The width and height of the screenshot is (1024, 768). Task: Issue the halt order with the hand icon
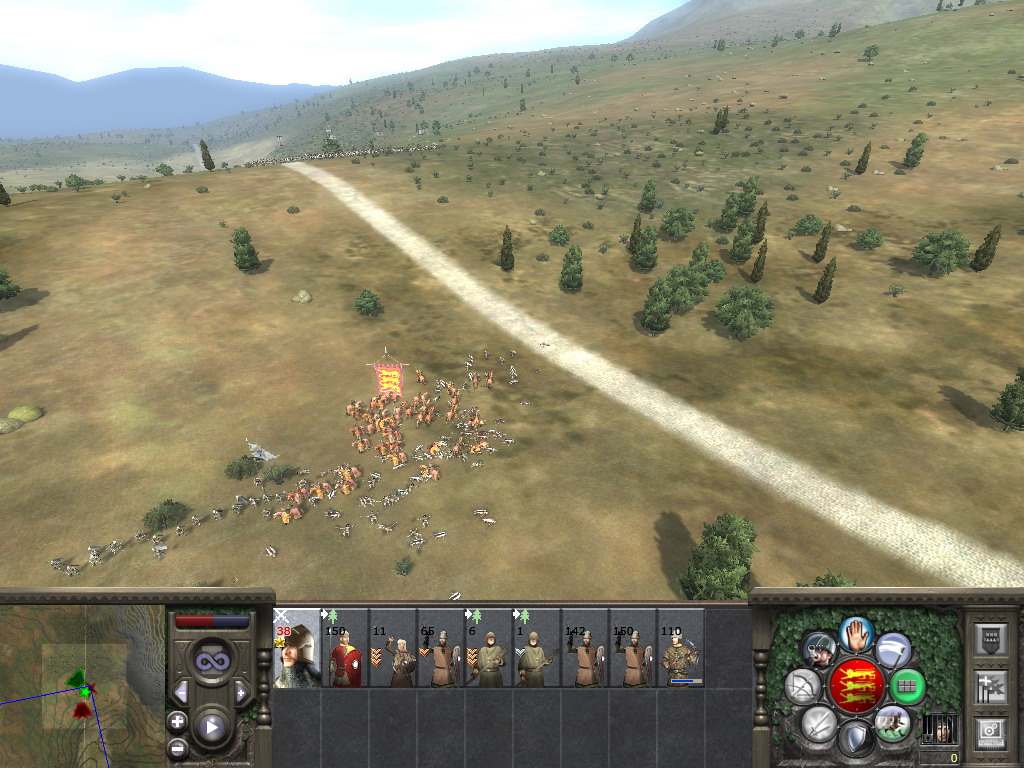point(856,634)
